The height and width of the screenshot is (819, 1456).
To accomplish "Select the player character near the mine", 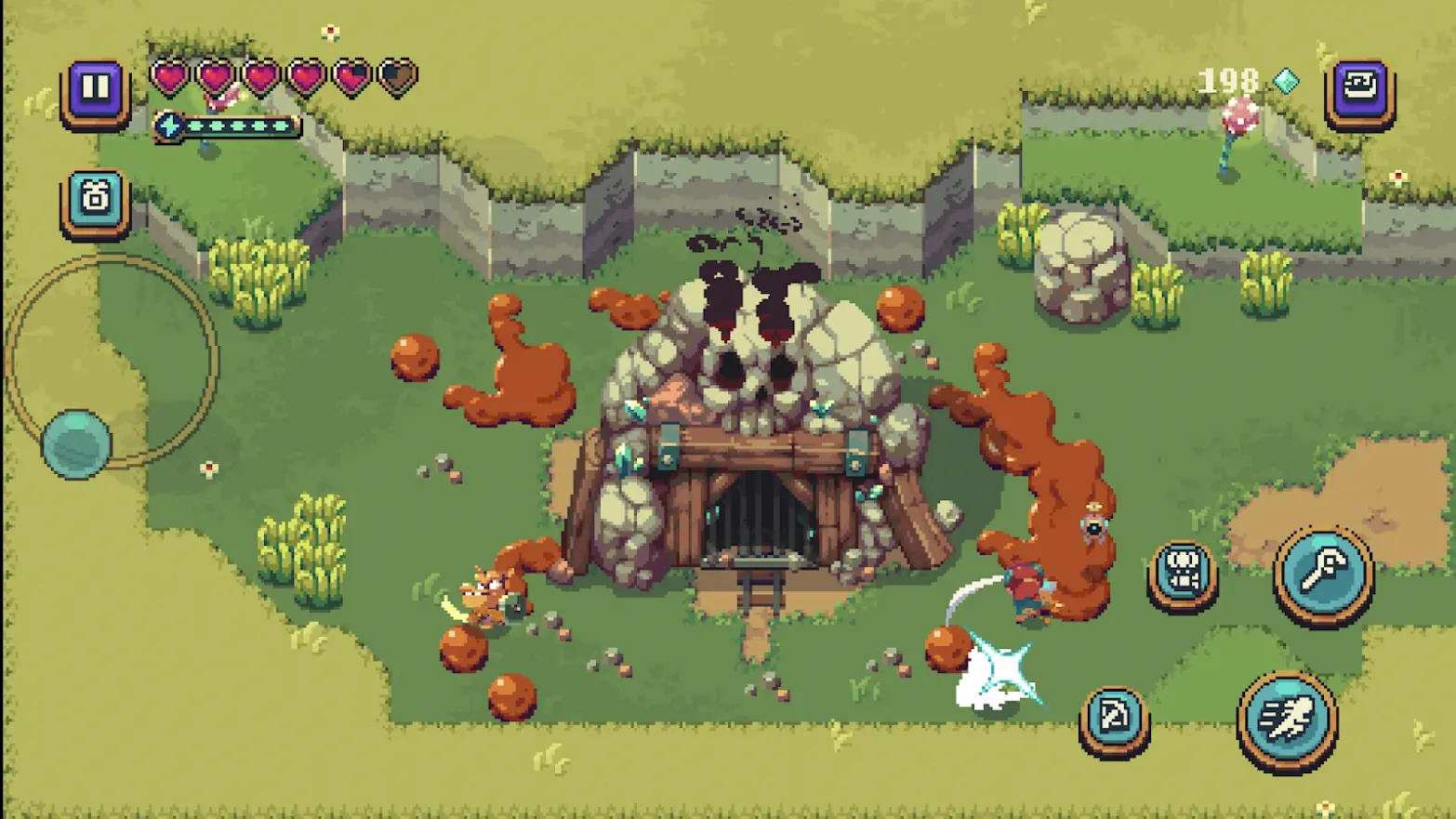I will point(1027,586).
